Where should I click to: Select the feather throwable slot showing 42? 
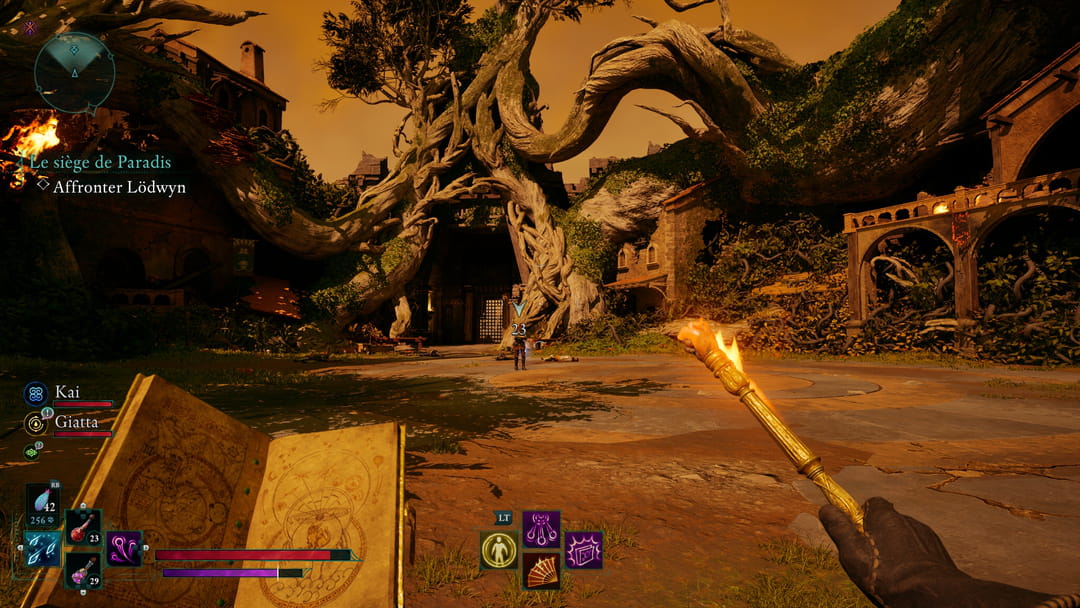[x=43, y=505]
